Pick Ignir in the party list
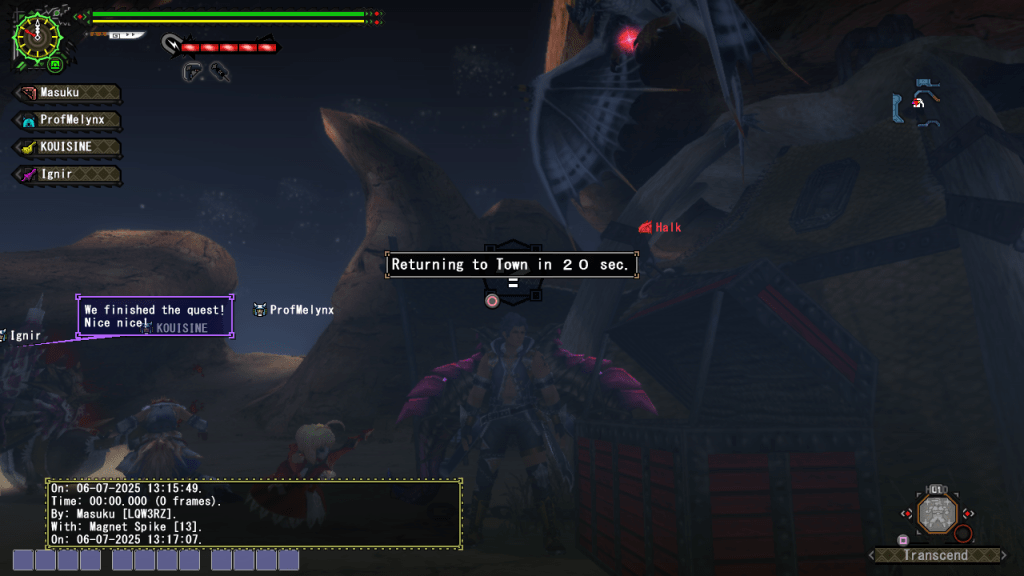This screenshot has height=576, width=1024. click(x=67, y=174)
